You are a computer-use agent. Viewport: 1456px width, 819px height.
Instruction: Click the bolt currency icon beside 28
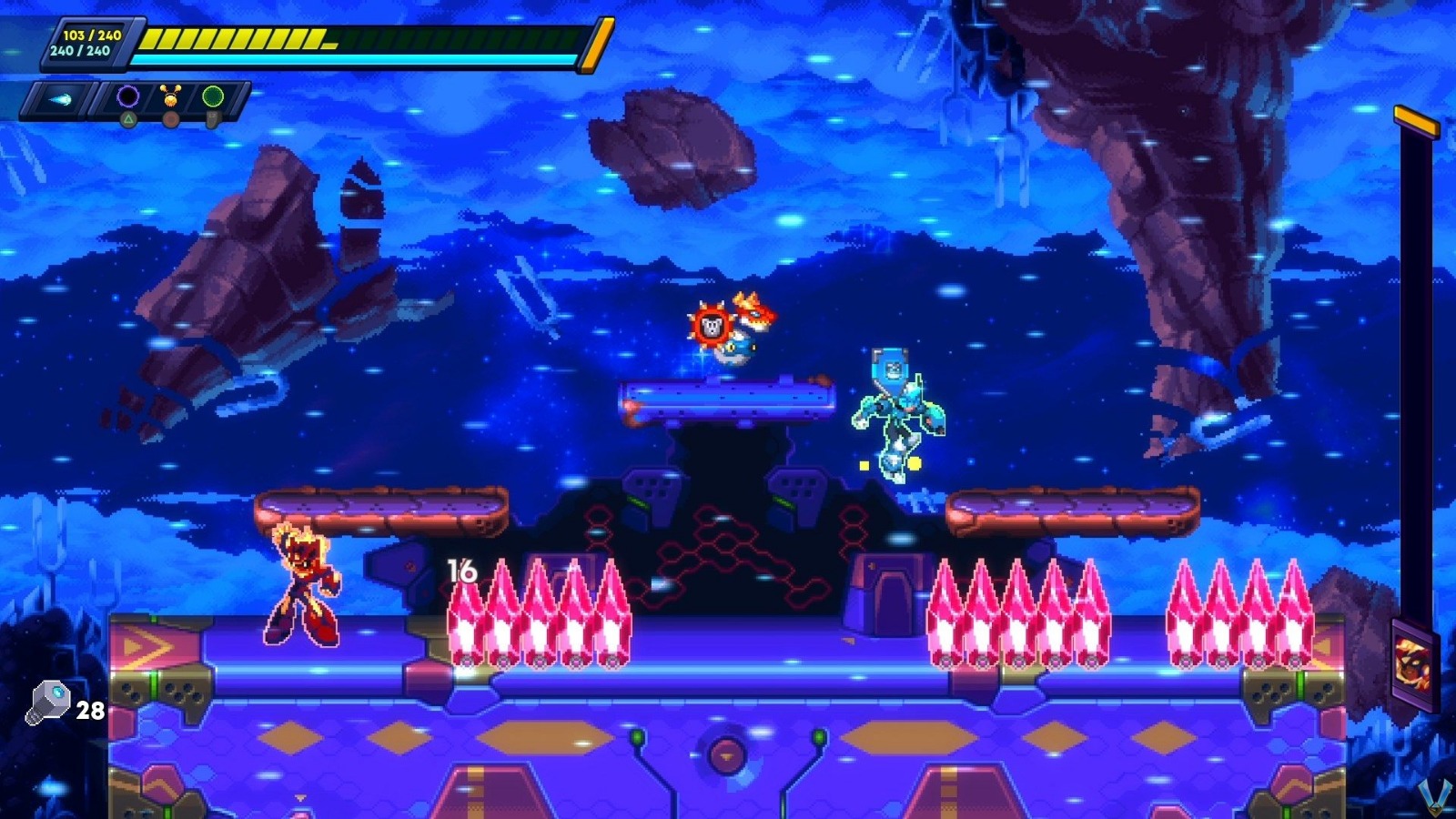[x=50, y=703]
